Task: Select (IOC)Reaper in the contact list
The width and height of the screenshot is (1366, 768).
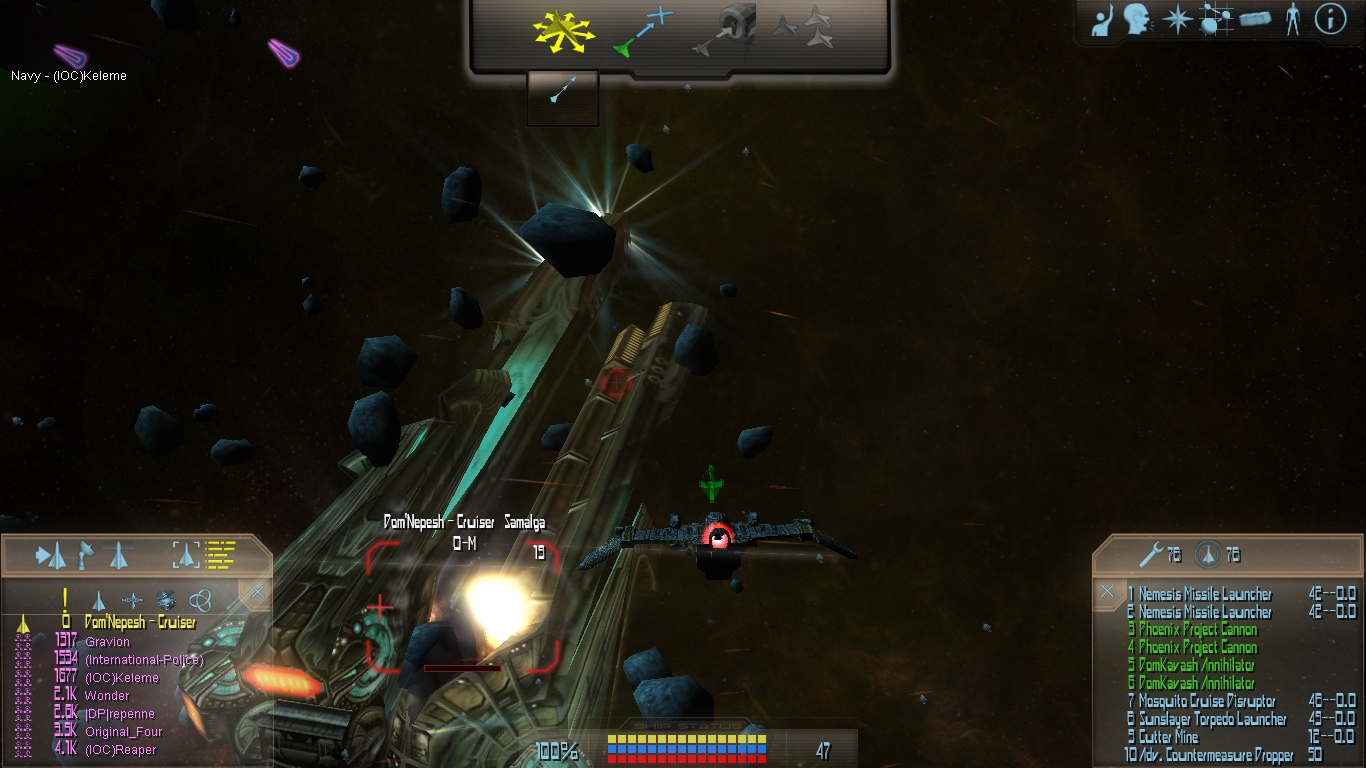Action: coord(120,750)
